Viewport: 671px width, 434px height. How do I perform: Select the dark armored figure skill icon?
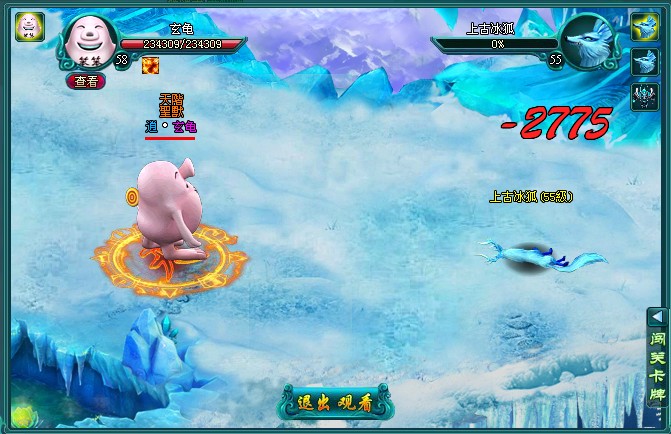coord(642,95)
